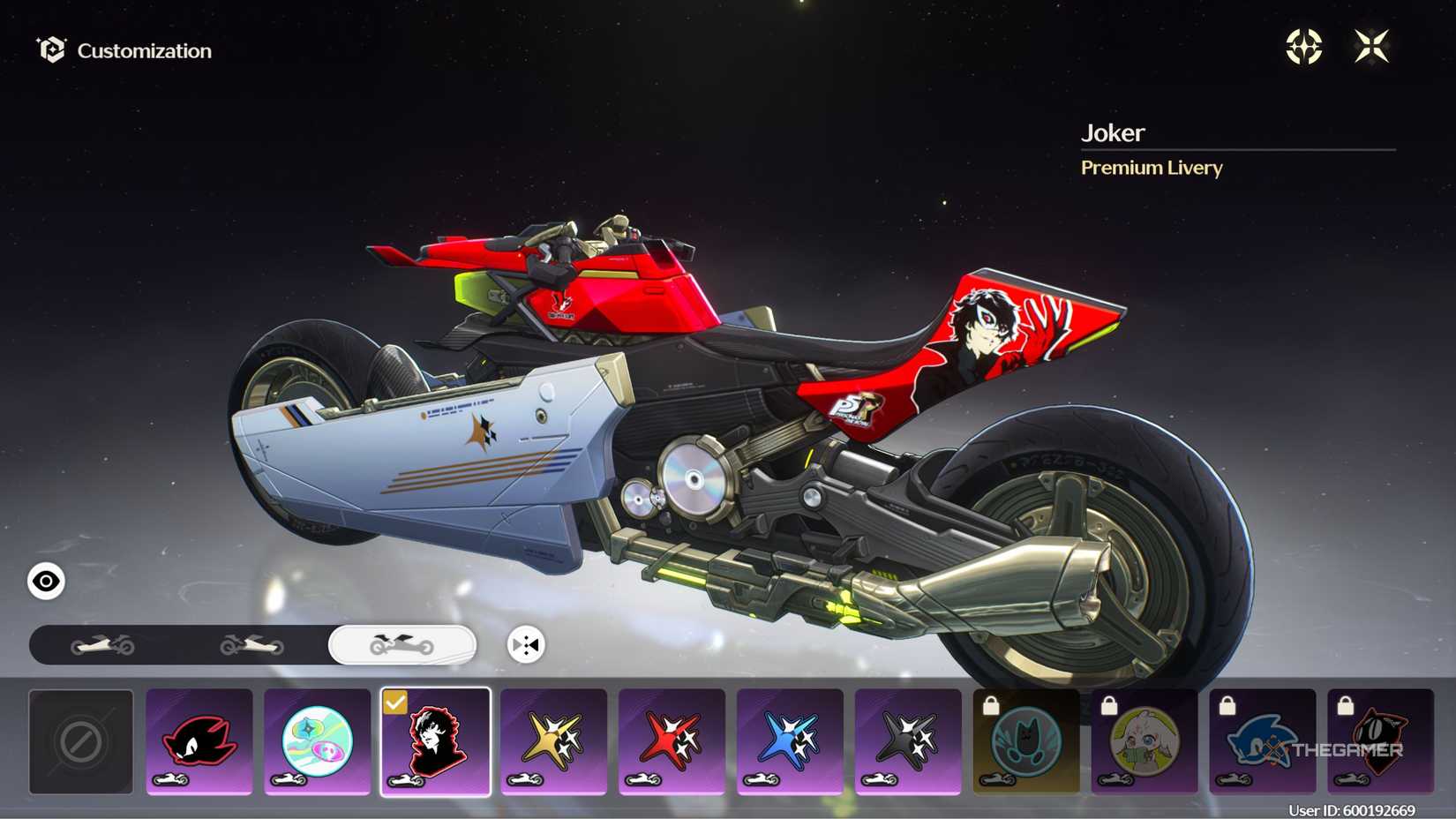This screenshot has width=1456, height=819.
Task: Open the locked blue cat livery icon
Action: coord(1026,740)
